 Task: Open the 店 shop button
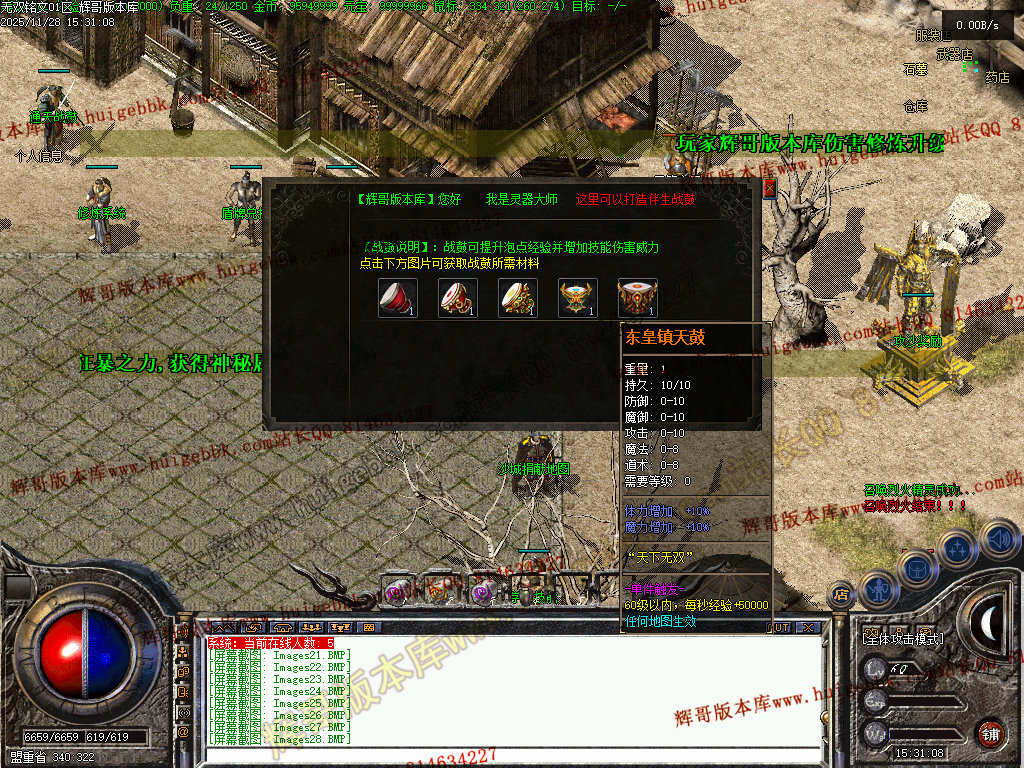click(x=842, y=593)
